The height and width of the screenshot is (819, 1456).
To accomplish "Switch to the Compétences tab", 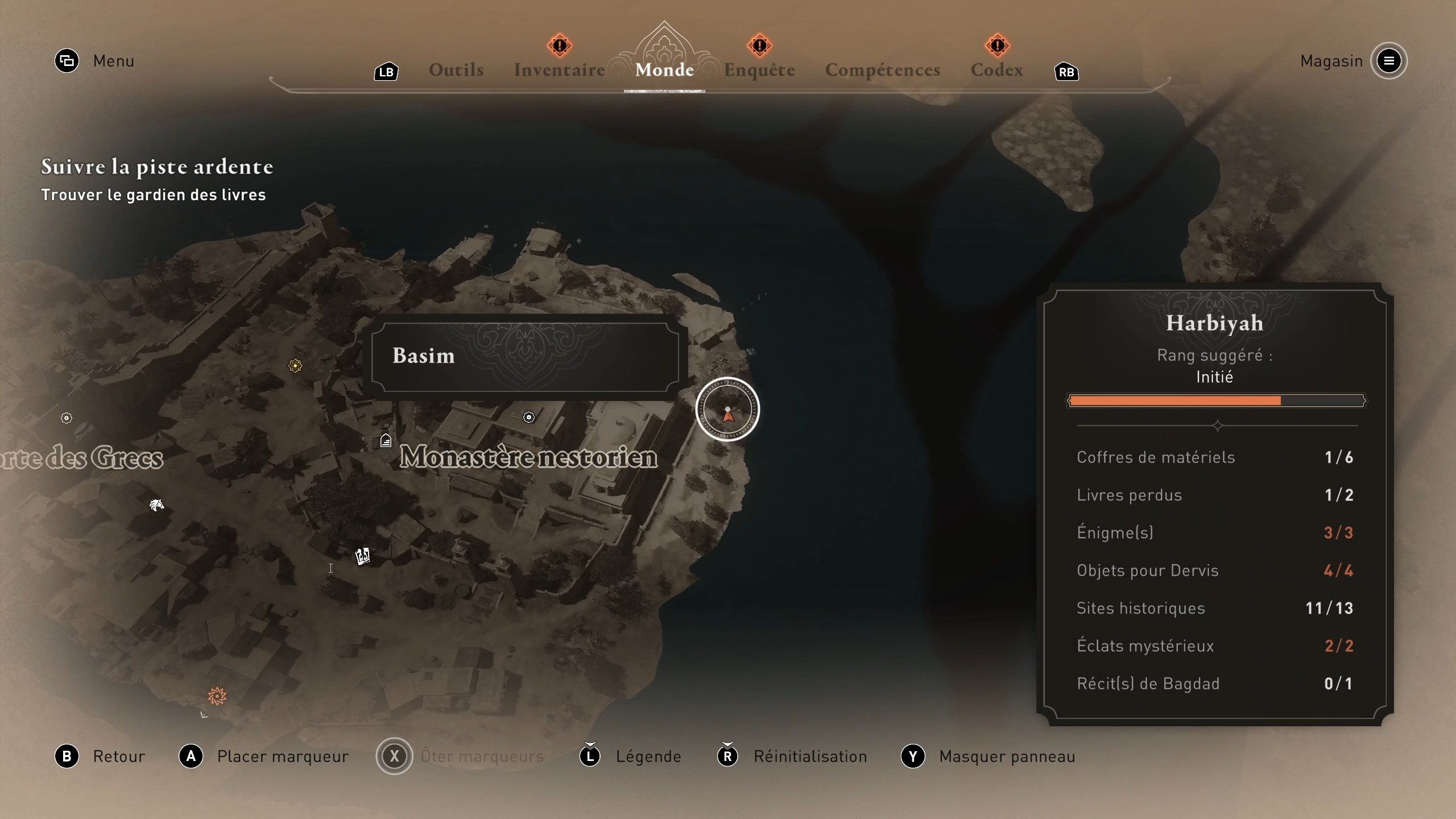I will [883, 69].
